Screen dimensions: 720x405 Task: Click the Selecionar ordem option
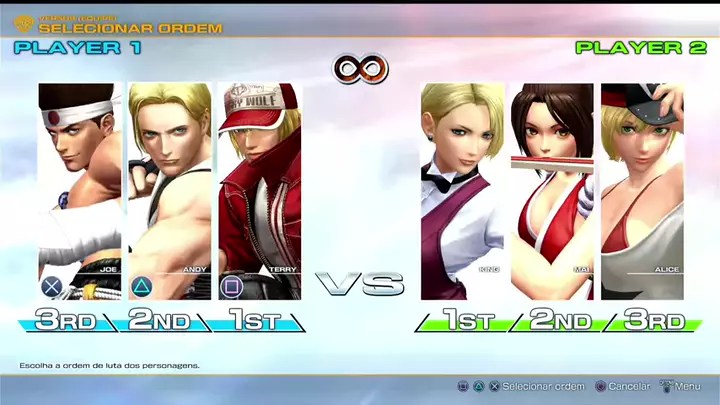pyautogui.click(x=542, y=386)
